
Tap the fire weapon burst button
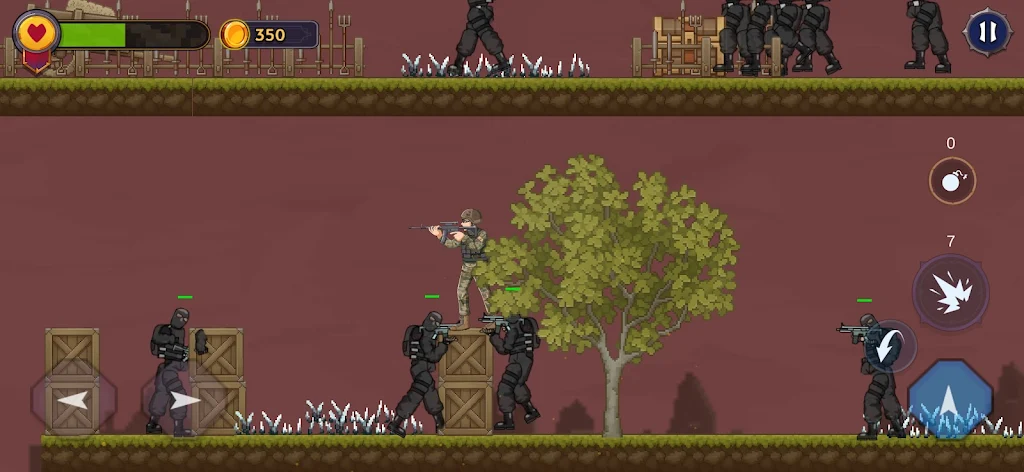coord(950,292)
